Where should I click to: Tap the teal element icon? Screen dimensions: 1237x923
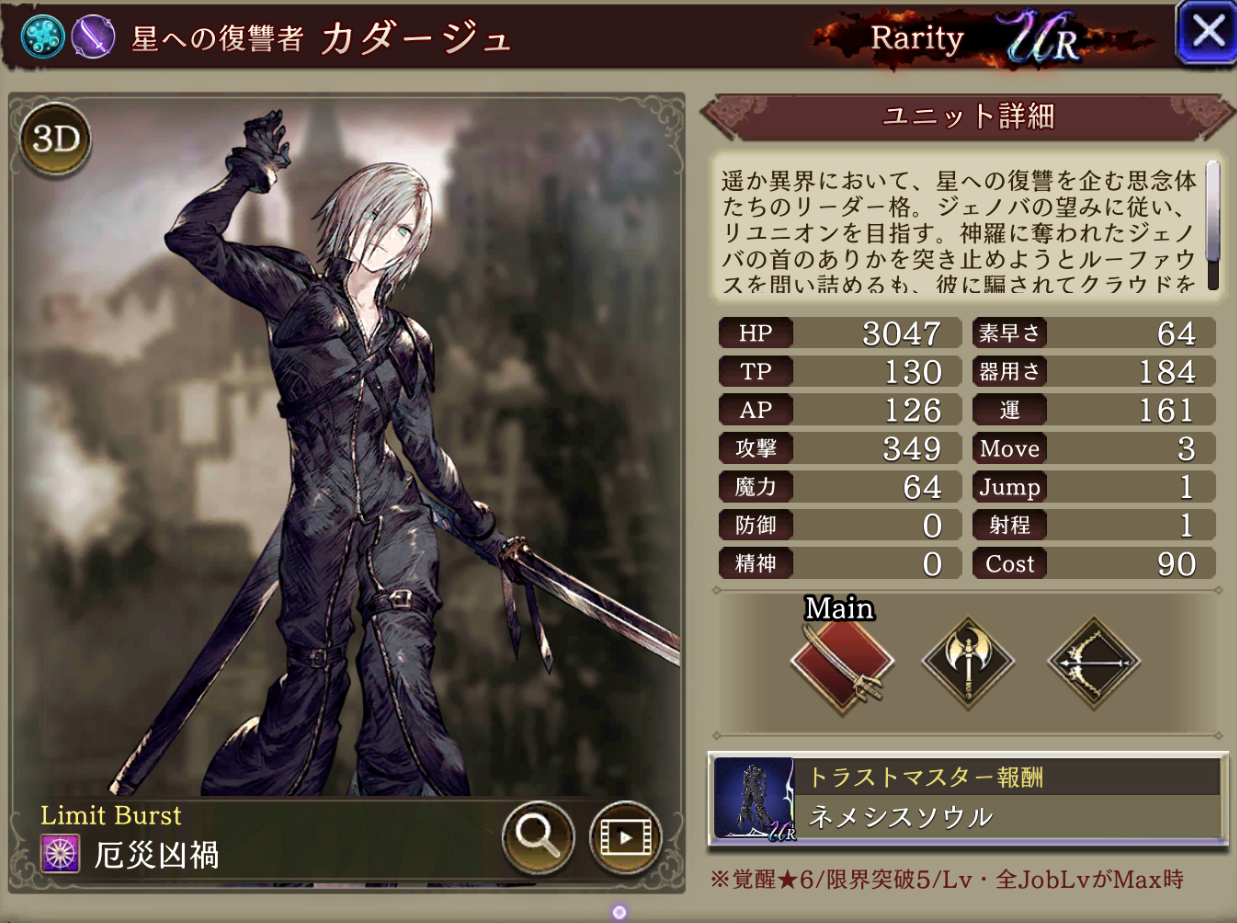point(43,37)
